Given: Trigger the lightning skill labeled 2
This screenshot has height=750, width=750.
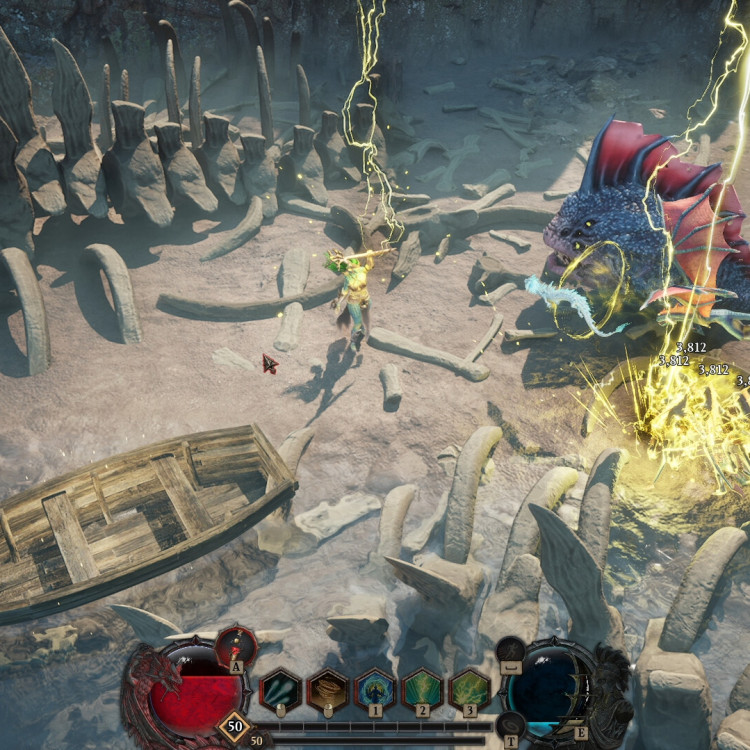Looking at the screenshot, I should pyautogui.click(x=422, y=690).
